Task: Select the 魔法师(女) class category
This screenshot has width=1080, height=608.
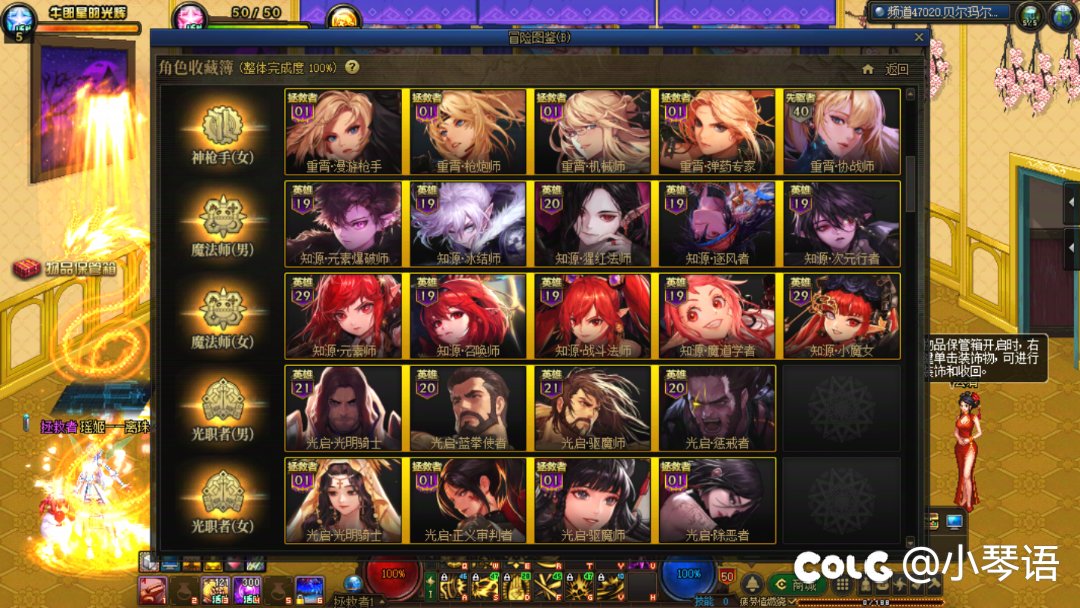Action: (222, 317)
